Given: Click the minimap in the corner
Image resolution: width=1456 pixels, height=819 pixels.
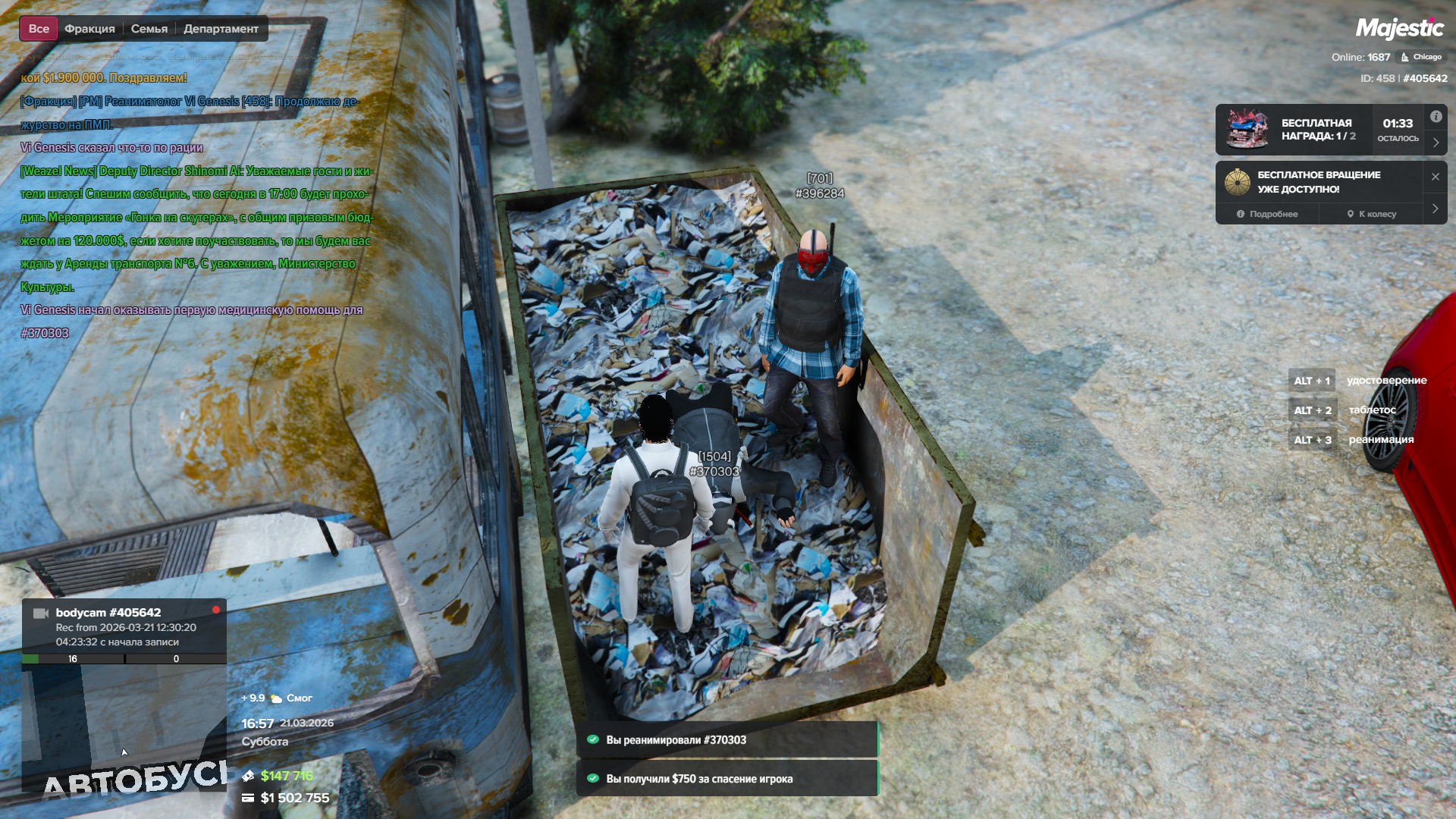Looking at the screenshot, I should click(124, 728).
